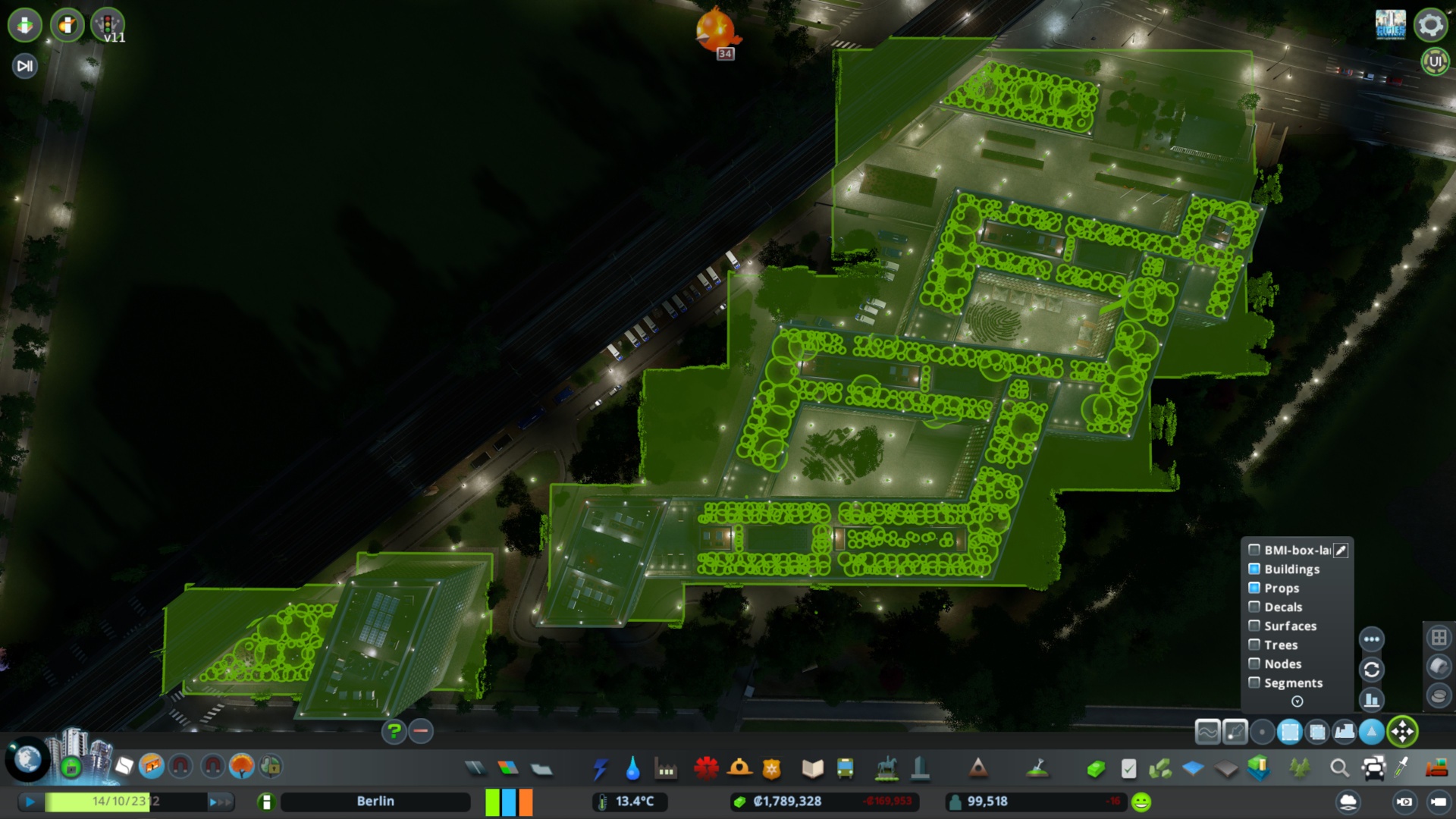Click the Berlin city name field
This screenshot has height=819, width=1456.
click(x=375, y=801)
